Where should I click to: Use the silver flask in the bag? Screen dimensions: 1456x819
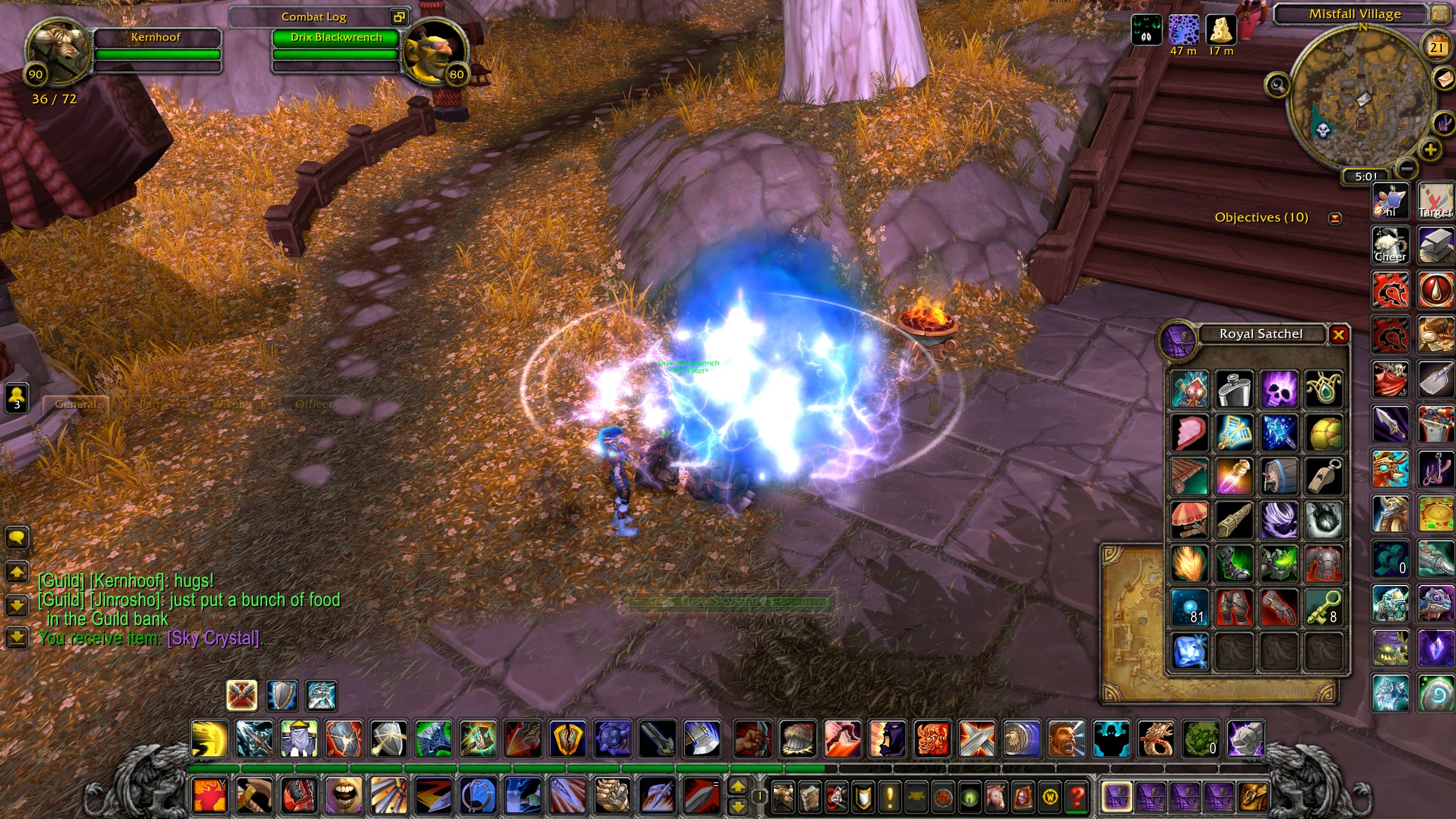(x=1234, y=389)
